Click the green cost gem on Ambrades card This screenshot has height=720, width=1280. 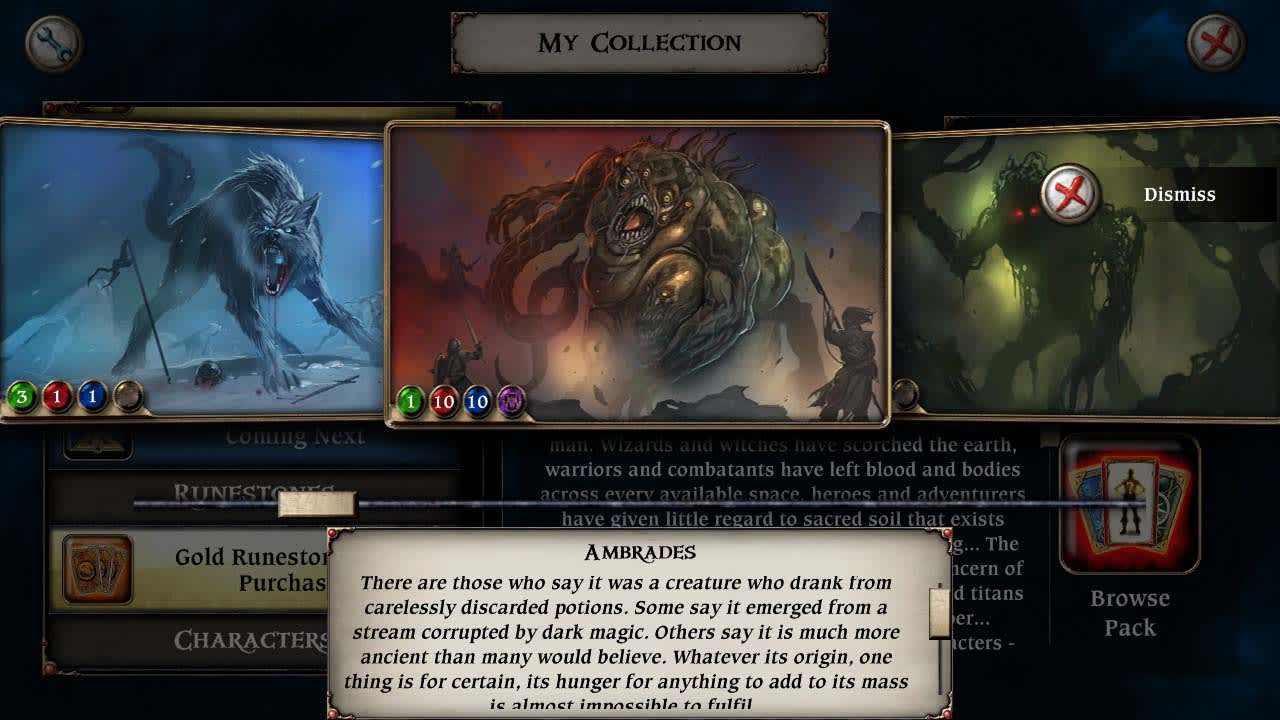pyautogui.click(x=410, y=401)
